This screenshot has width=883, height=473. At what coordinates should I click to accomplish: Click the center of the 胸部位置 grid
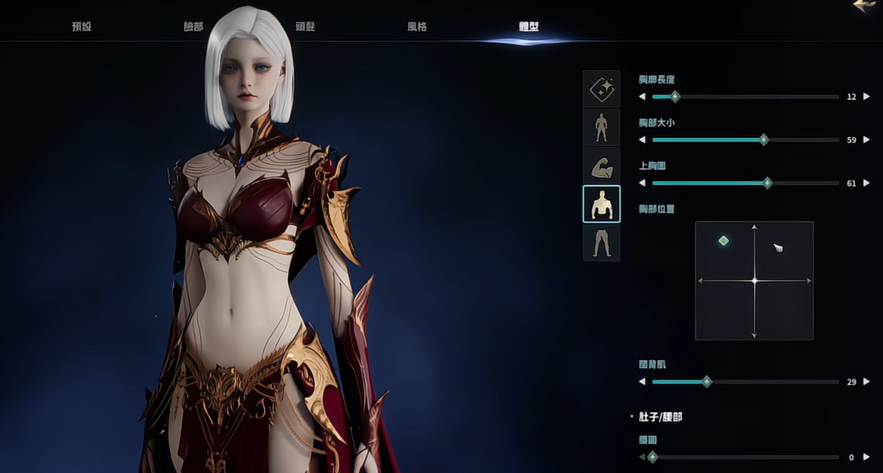coord(754,281)
